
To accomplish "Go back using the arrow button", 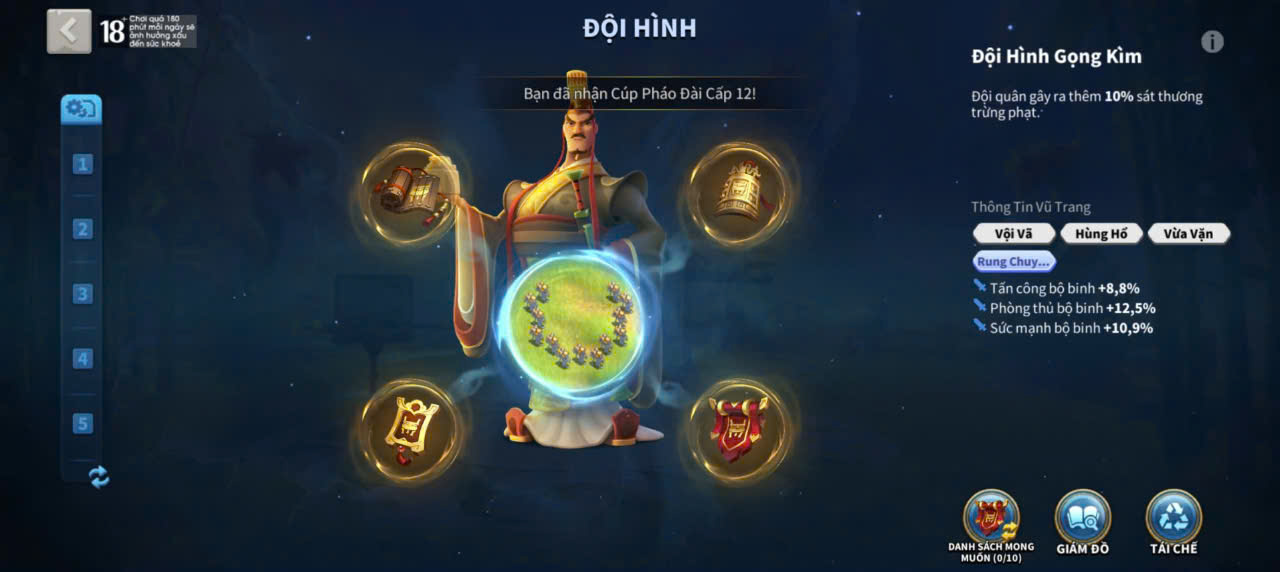I will [68, 31].
